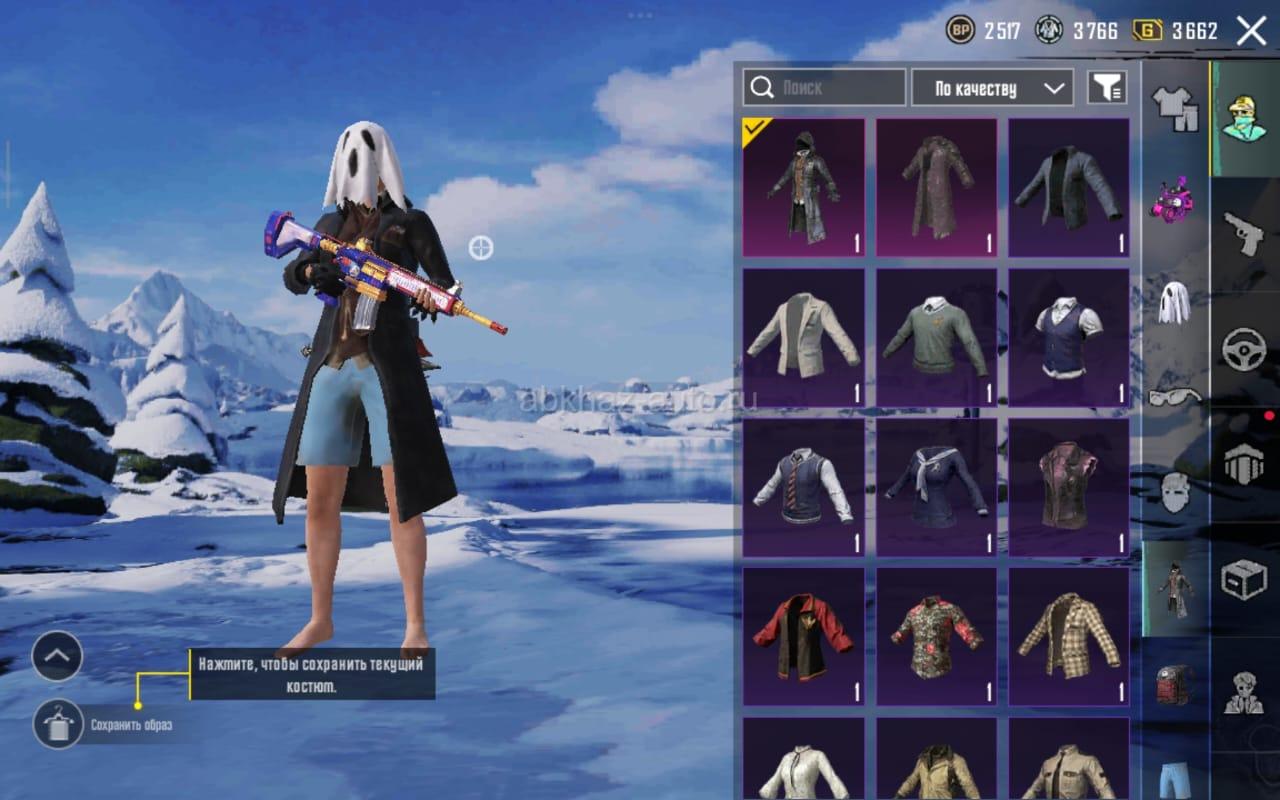This screenshot has width=1280, height=800.
Task: Expand the up-arrow circle button
Action: (57, 656)
